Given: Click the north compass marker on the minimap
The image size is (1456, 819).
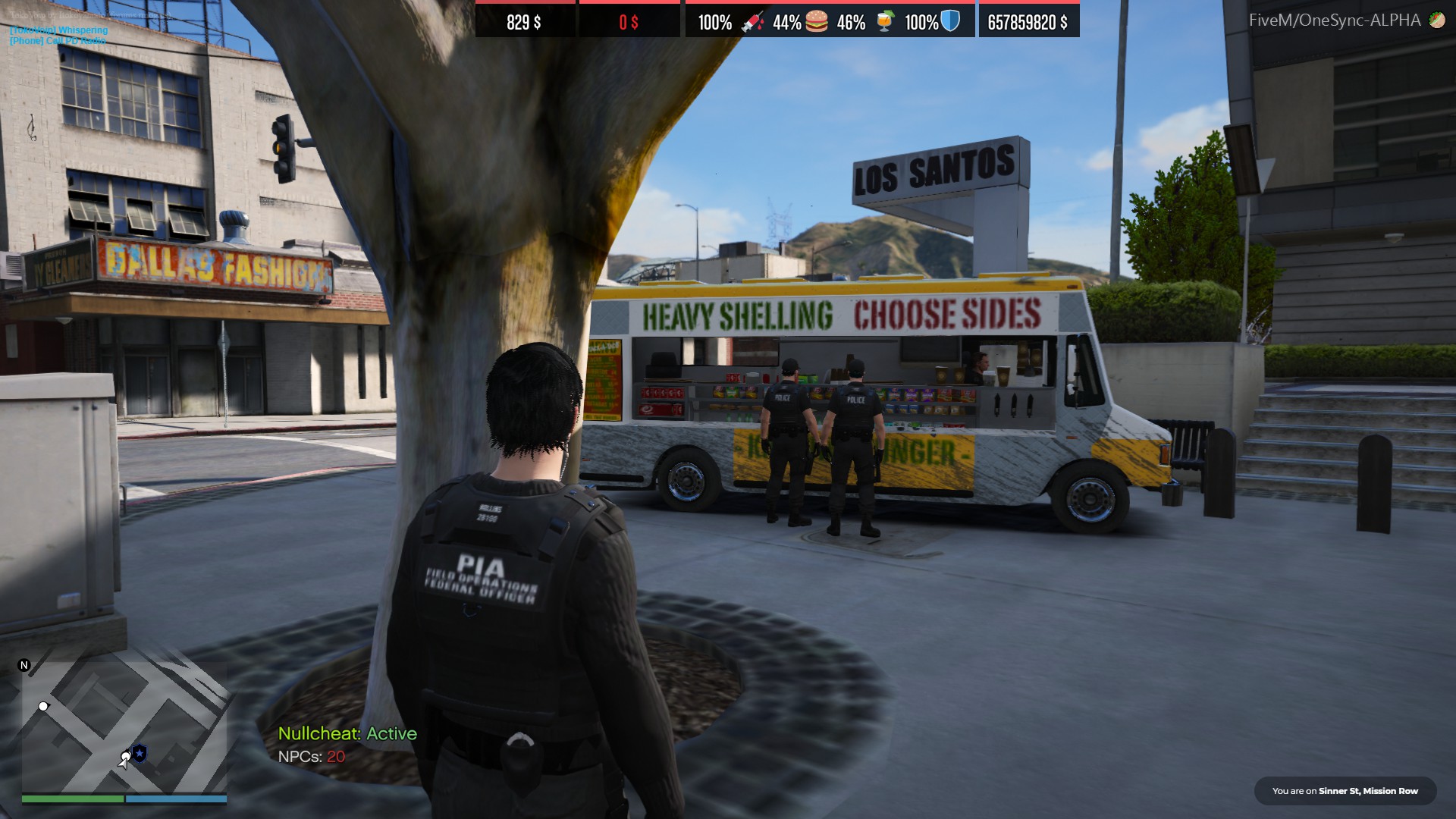Looking at the screenshot, I should [x=24, y=665].
